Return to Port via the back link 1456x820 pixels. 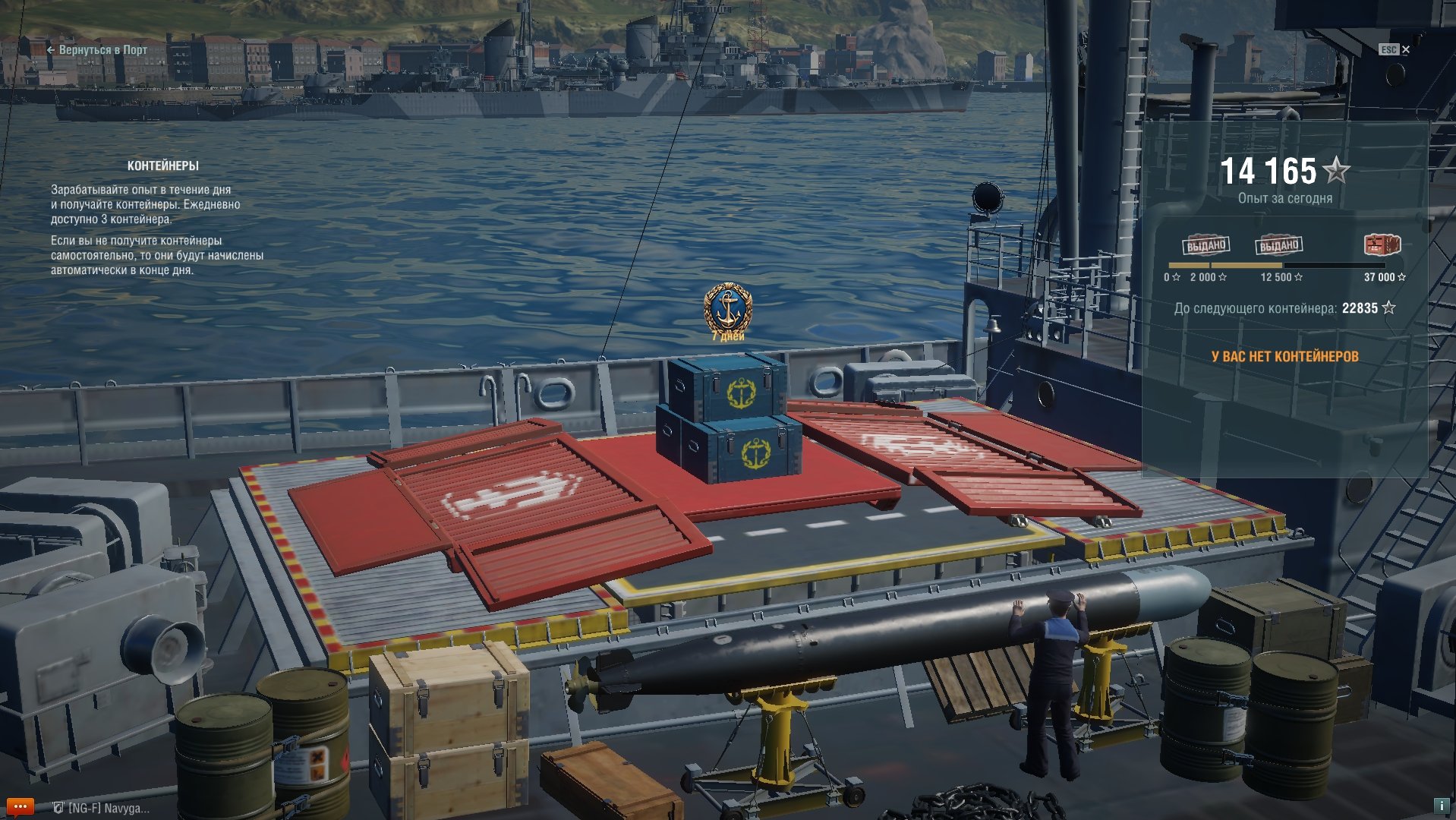pos(97,50)
